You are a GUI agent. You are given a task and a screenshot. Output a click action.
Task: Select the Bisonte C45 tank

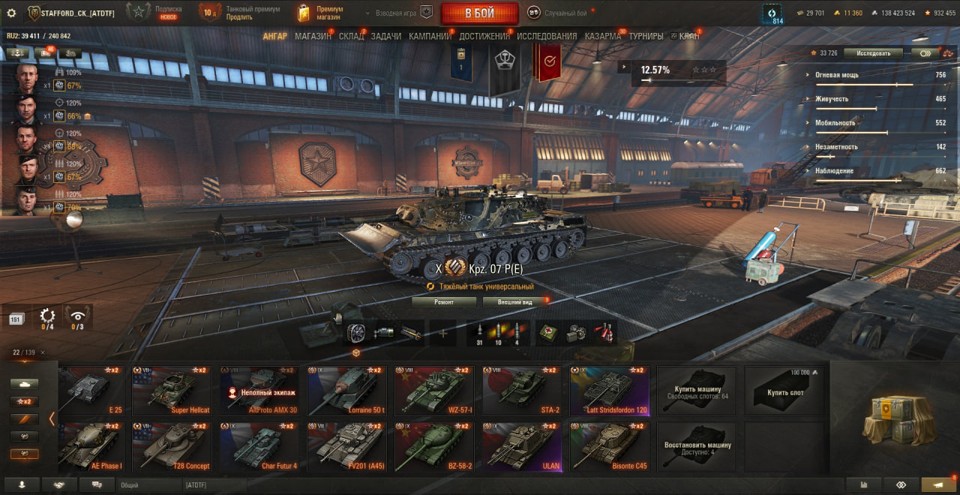[x=609, y=446]
